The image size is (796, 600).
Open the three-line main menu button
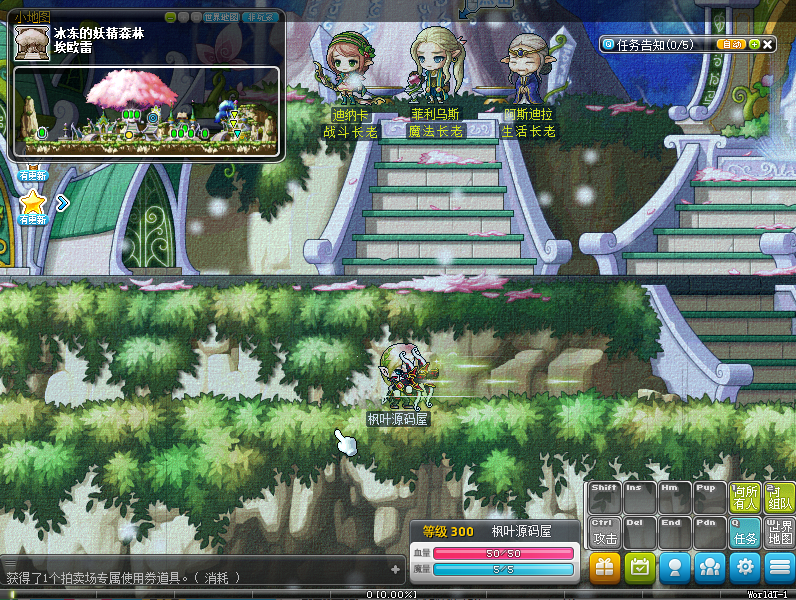[779, 568]
